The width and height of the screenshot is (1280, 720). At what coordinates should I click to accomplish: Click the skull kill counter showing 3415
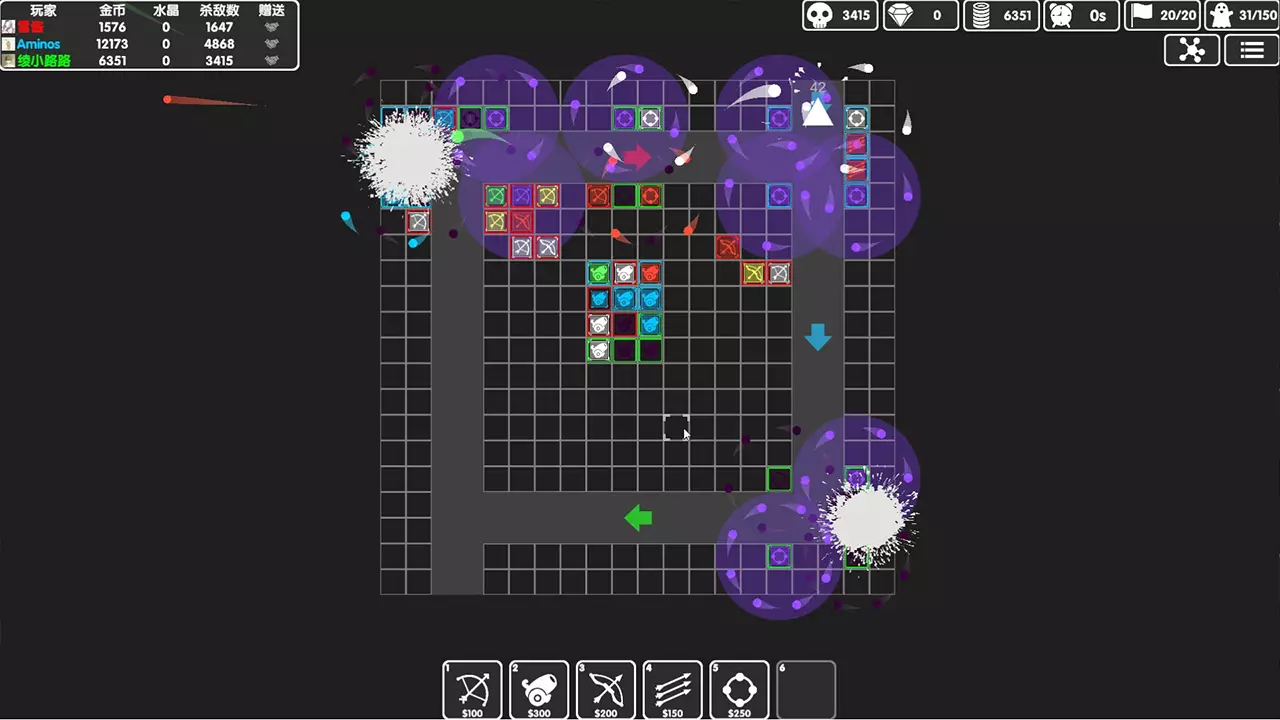tap(840, 15)
